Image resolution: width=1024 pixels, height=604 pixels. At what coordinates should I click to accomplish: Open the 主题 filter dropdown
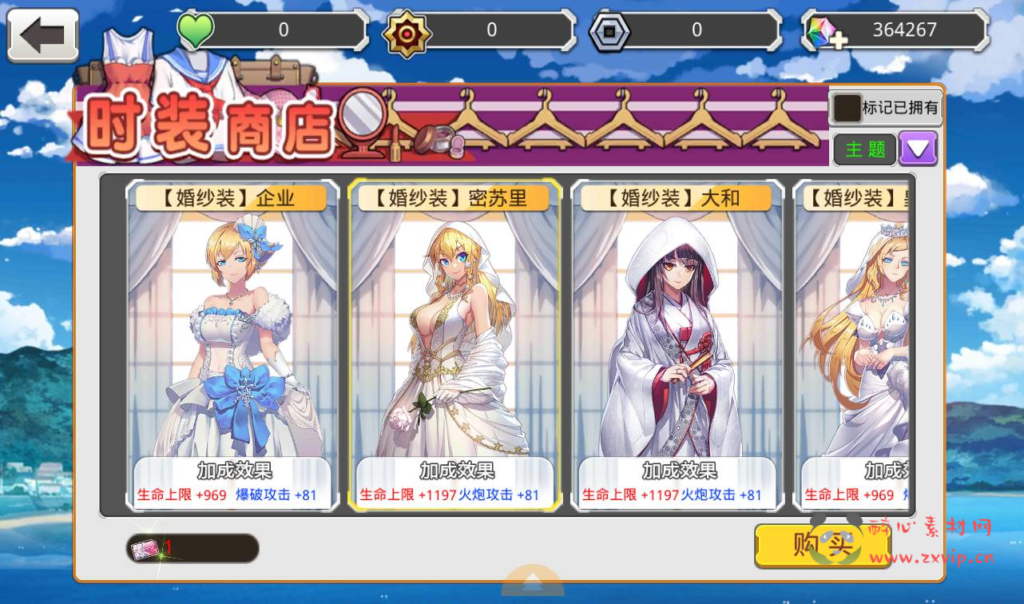[x=917, y=149]
